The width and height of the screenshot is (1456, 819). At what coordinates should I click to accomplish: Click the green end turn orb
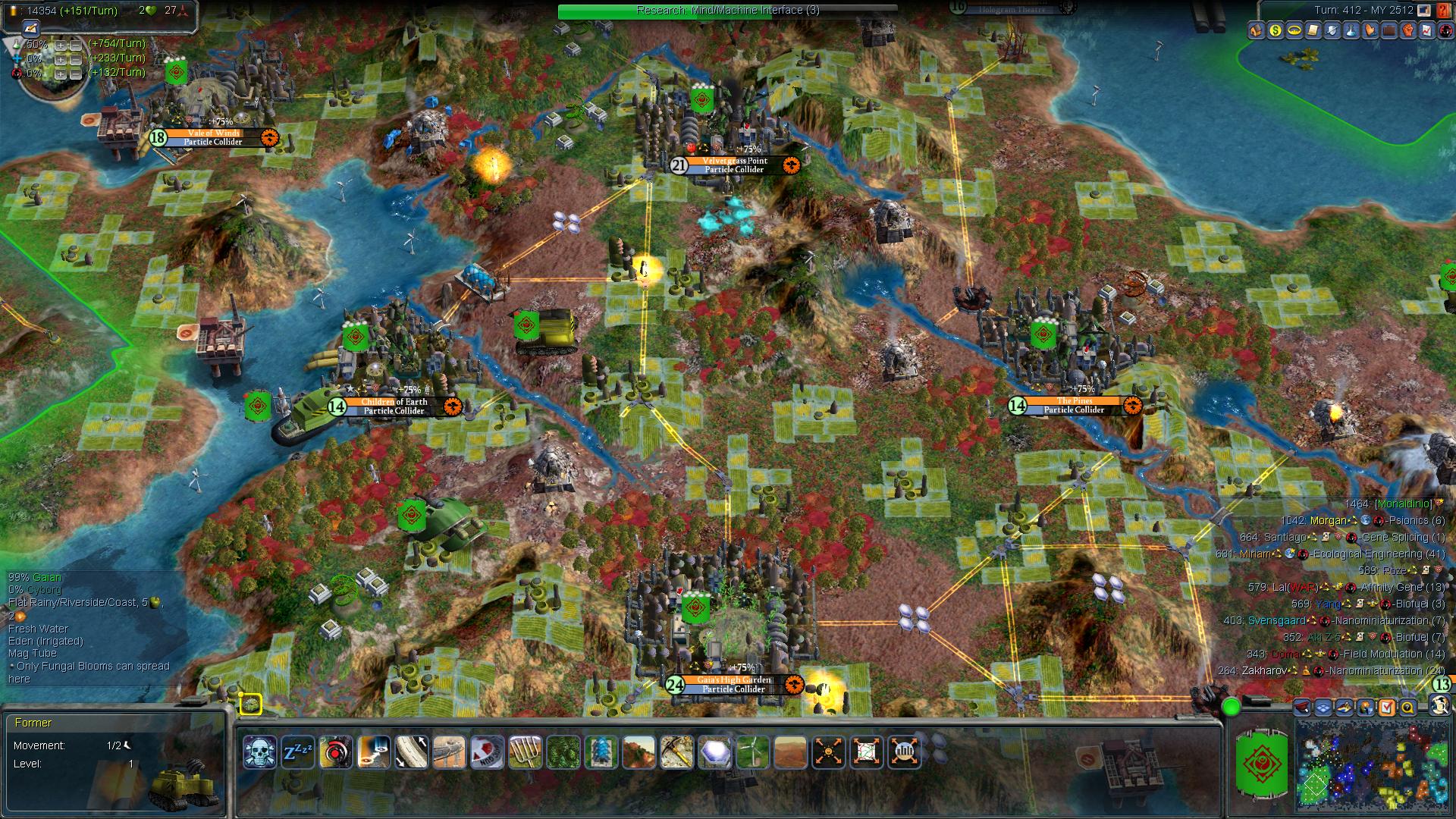(1232, 708)
